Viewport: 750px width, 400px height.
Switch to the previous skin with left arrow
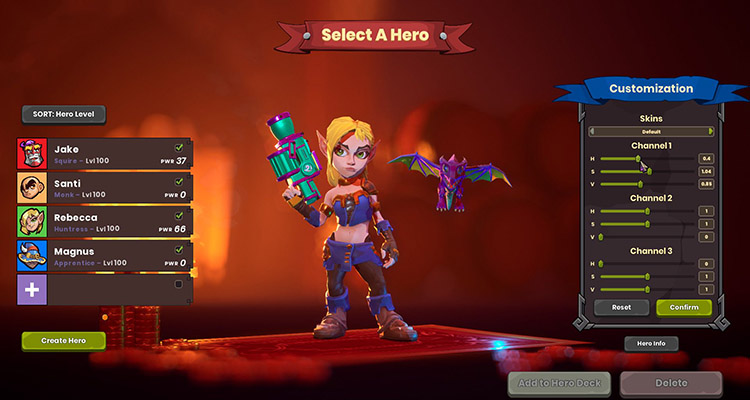tap(590, 131)
